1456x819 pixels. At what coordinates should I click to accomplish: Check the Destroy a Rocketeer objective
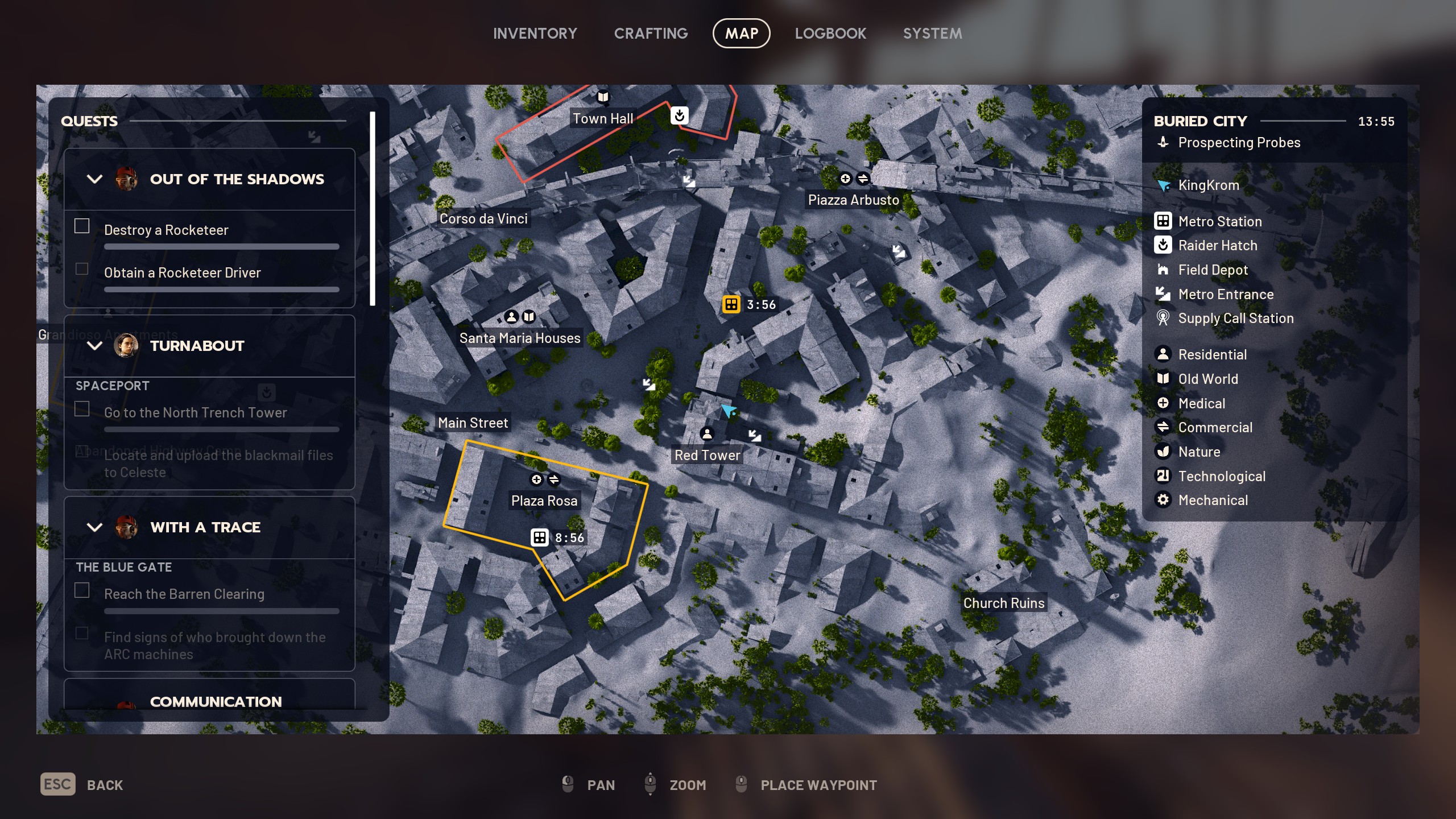82,226
